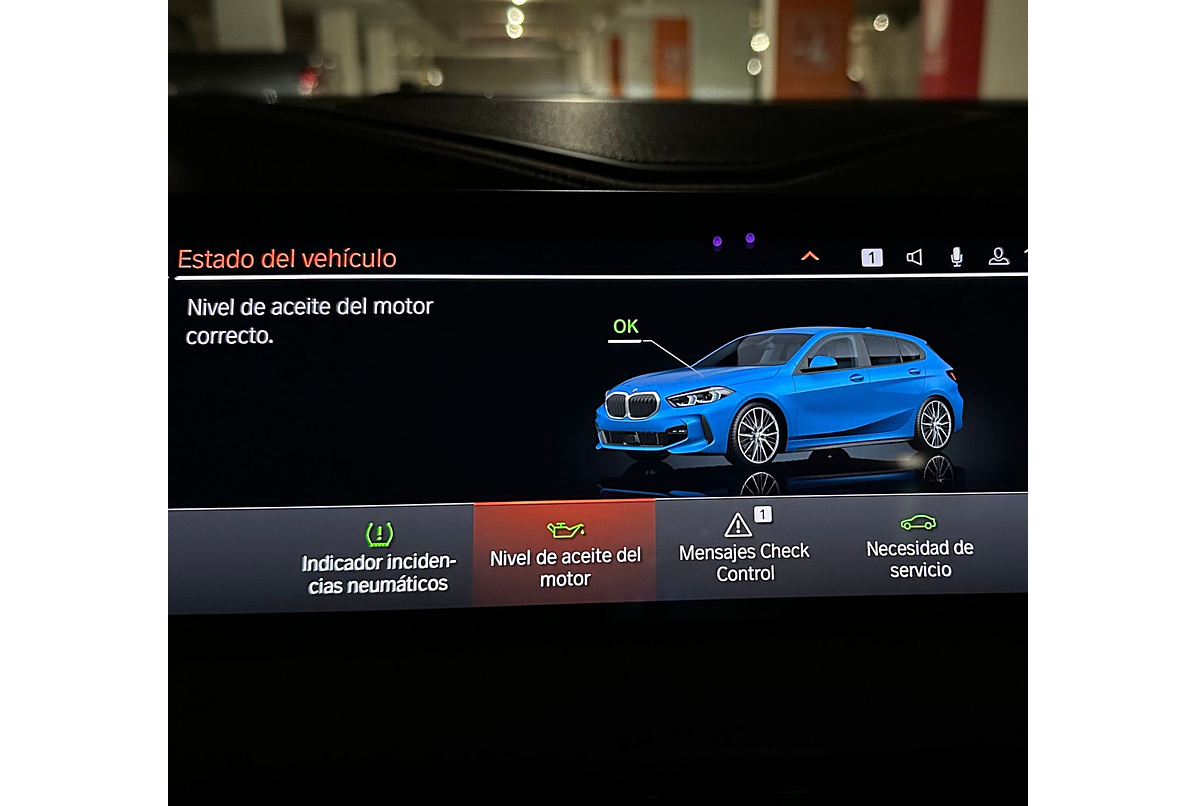Viewport: 1196px width, 806px height.
Task: Open the tyre pressure incident indicator
Action: pyautogui.click(x=378, y=560)
